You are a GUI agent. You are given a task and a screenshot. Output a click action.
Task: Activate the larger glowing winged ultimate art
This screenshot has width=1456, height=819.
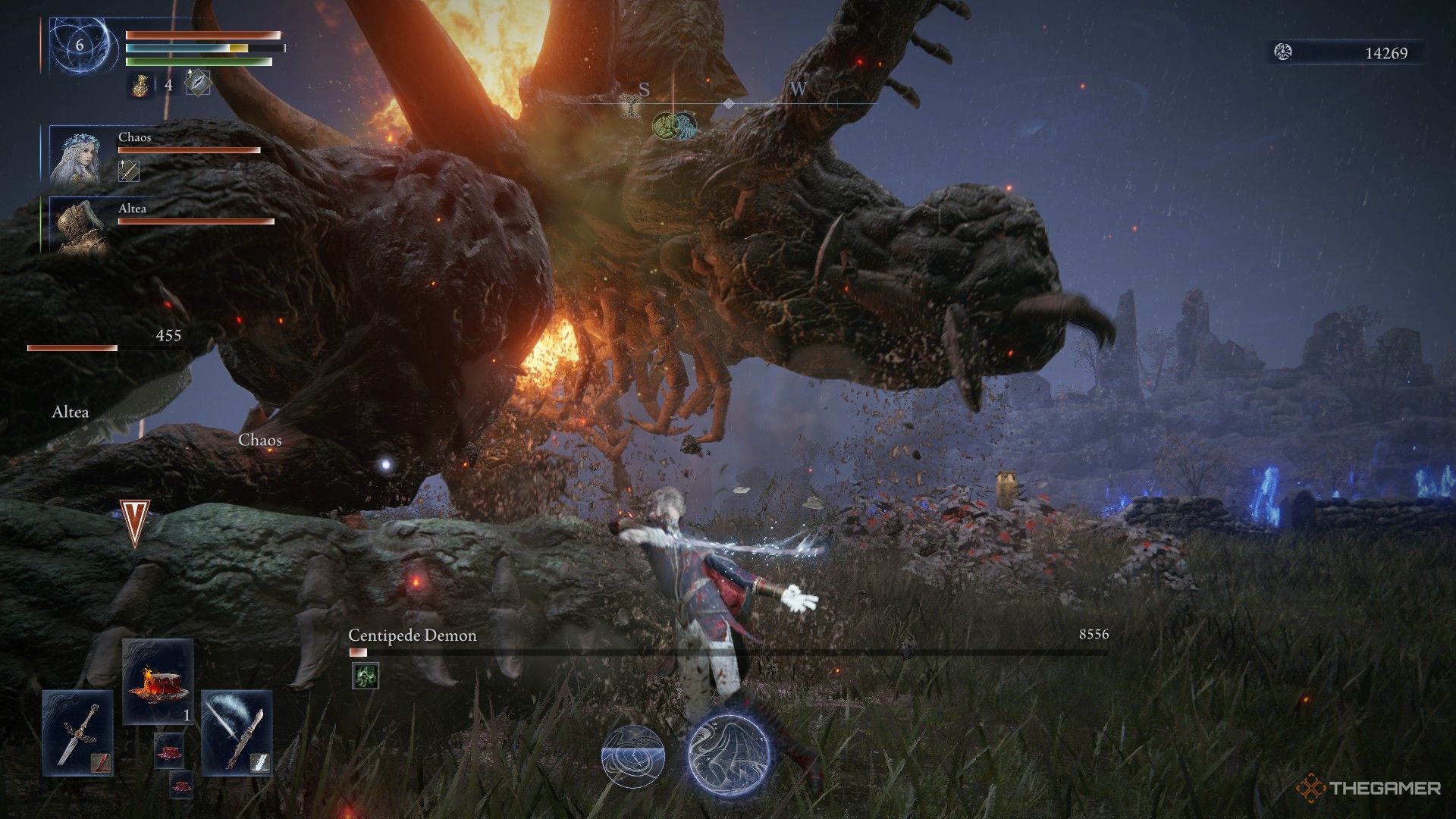729,753
